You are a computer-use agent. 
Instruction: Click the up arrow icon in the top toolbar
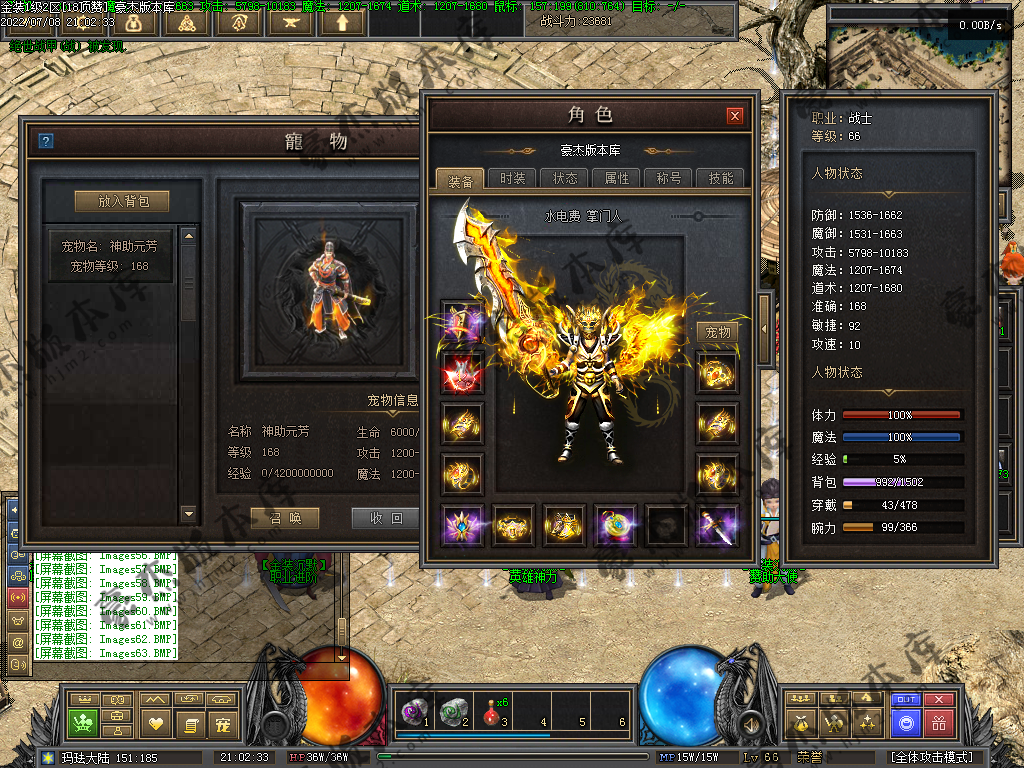pos(342,21)
